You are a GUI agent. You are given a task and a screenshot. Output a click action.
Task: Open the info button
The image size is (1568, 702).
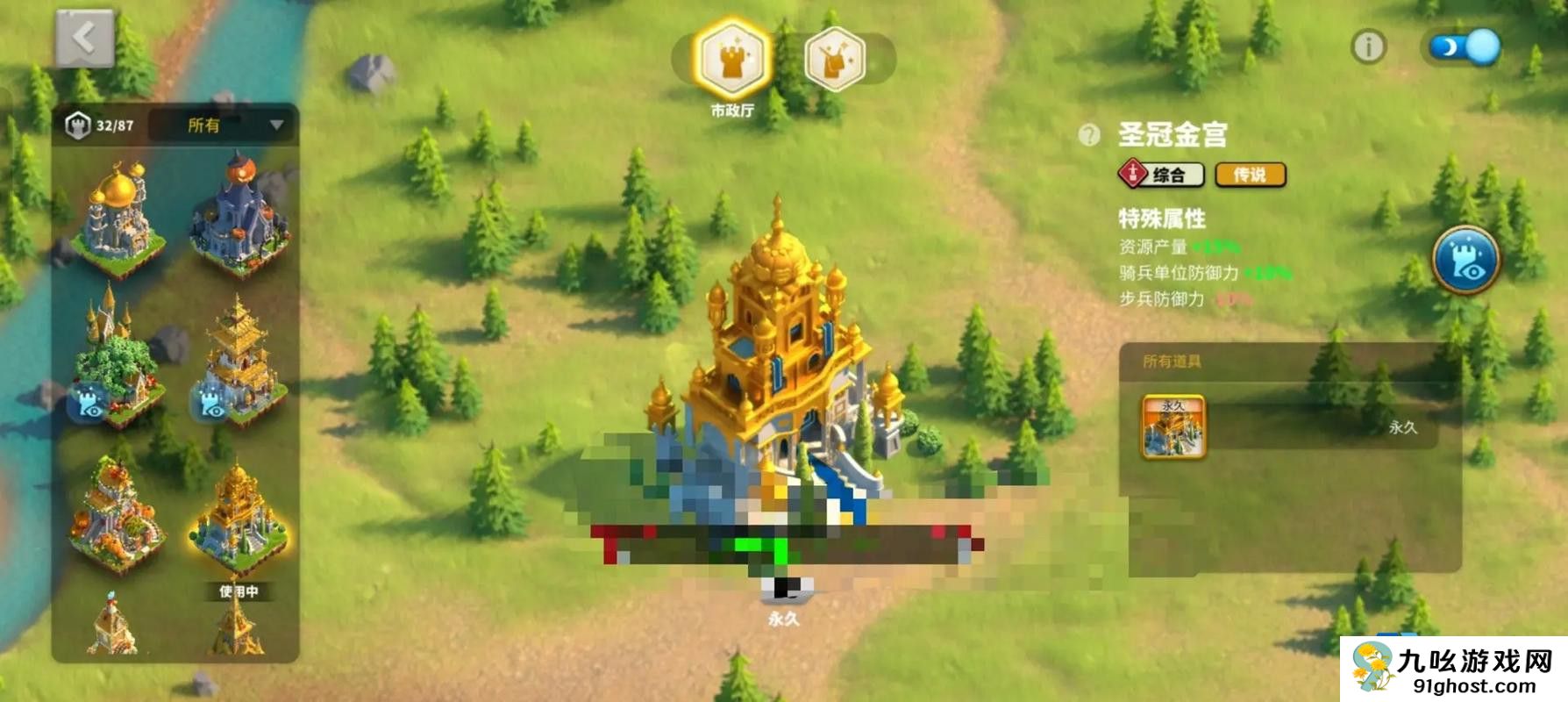point(1368,46)
